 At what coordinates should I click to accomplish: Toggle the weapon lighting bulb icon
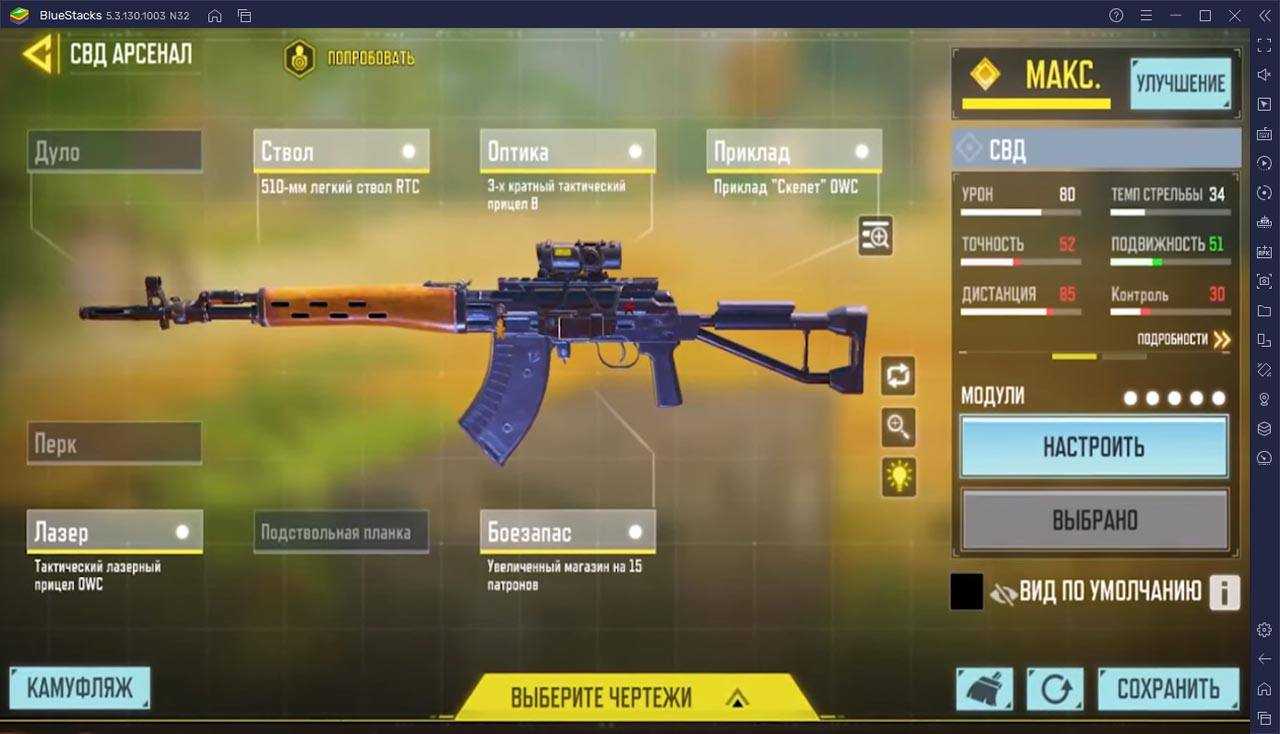(899, 476)
